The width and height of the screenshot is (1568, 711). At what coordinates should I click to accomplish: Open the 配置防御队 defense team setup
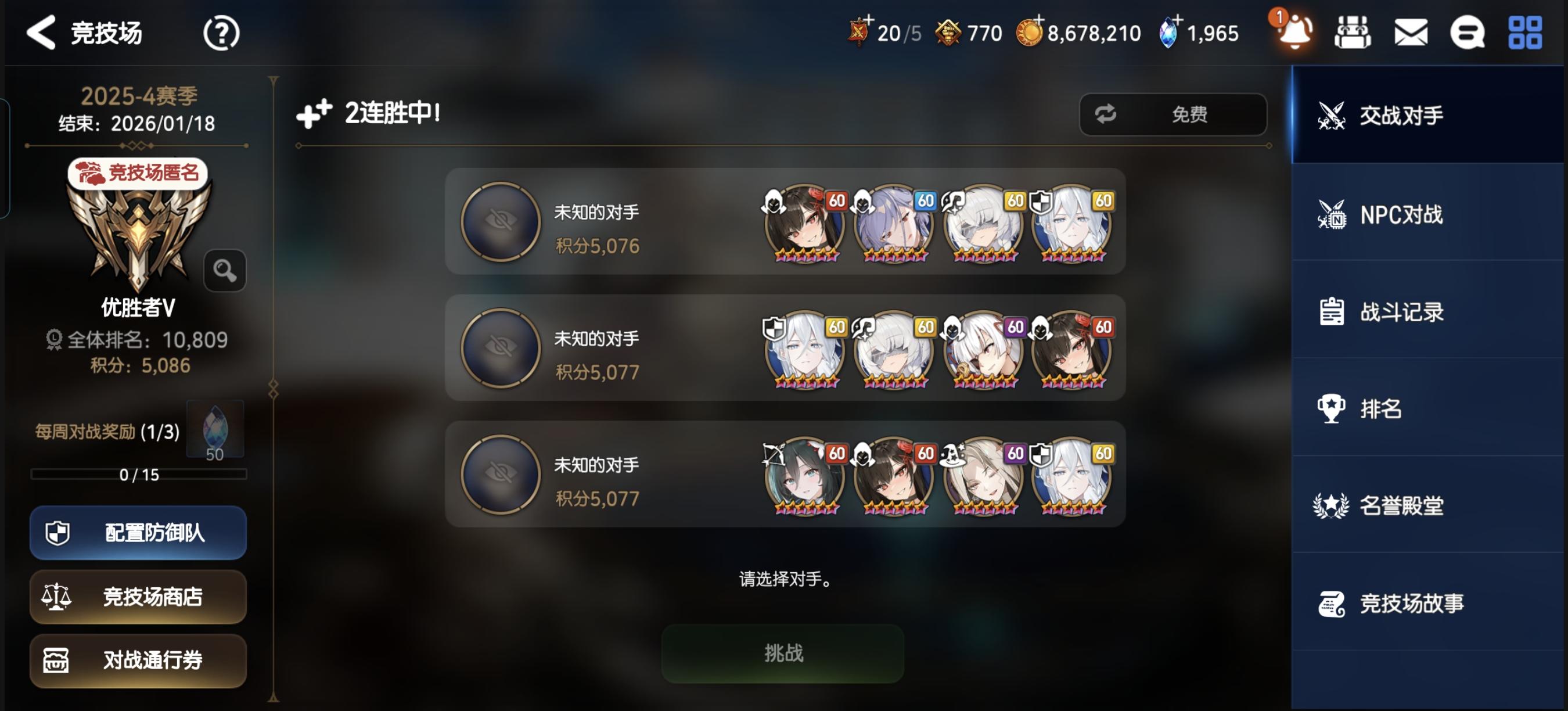[x=138, y=532]
